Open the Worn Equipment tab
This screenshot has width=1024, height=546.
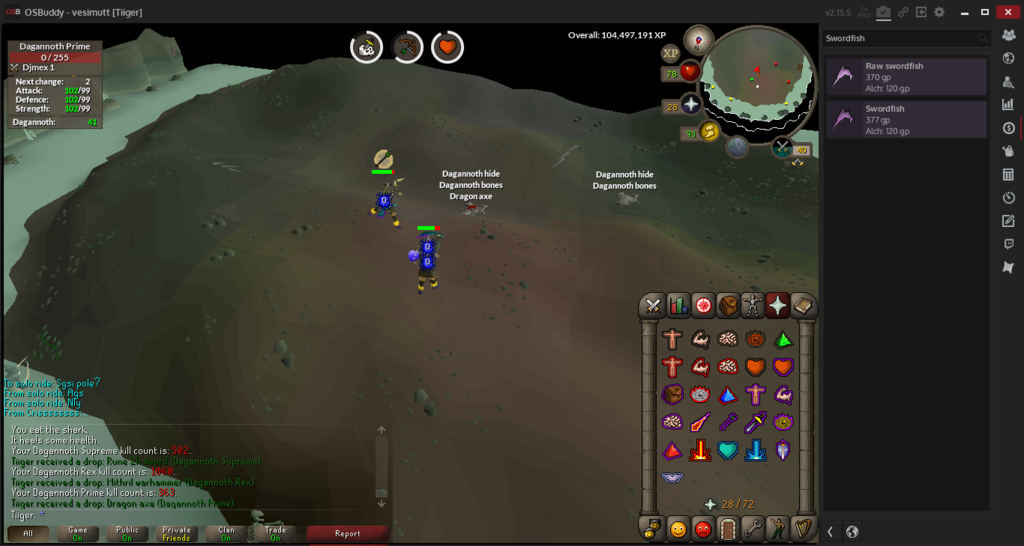point(753,305)
